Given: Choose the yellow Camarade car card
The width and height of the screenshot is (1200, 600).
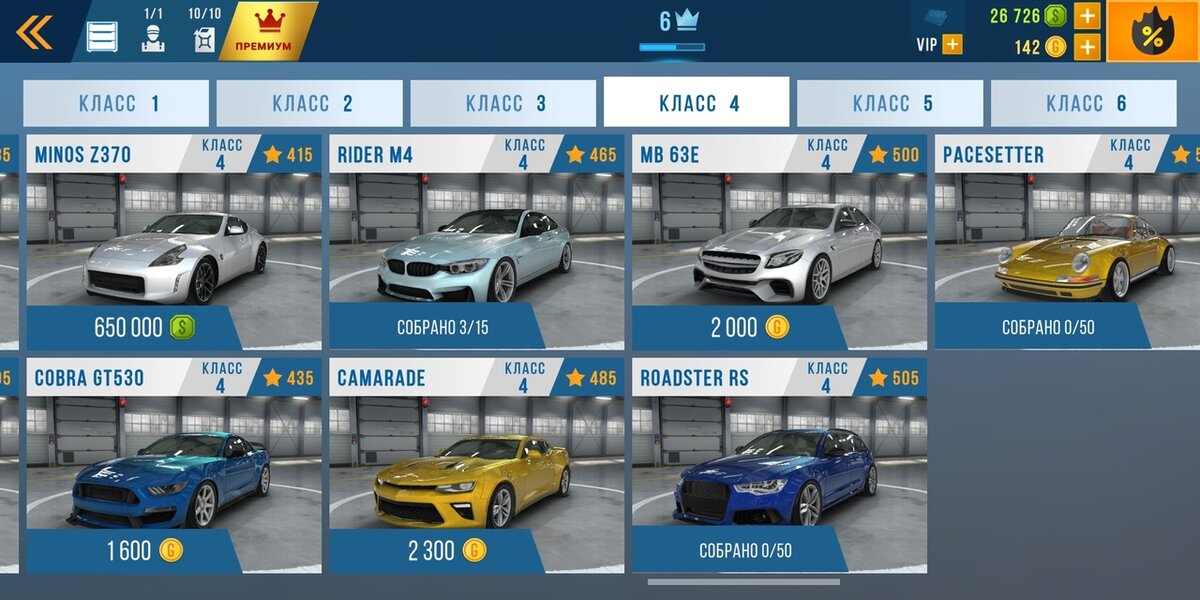Looking at the screenshot, I should pyautogui.click(x=477, y=466).
